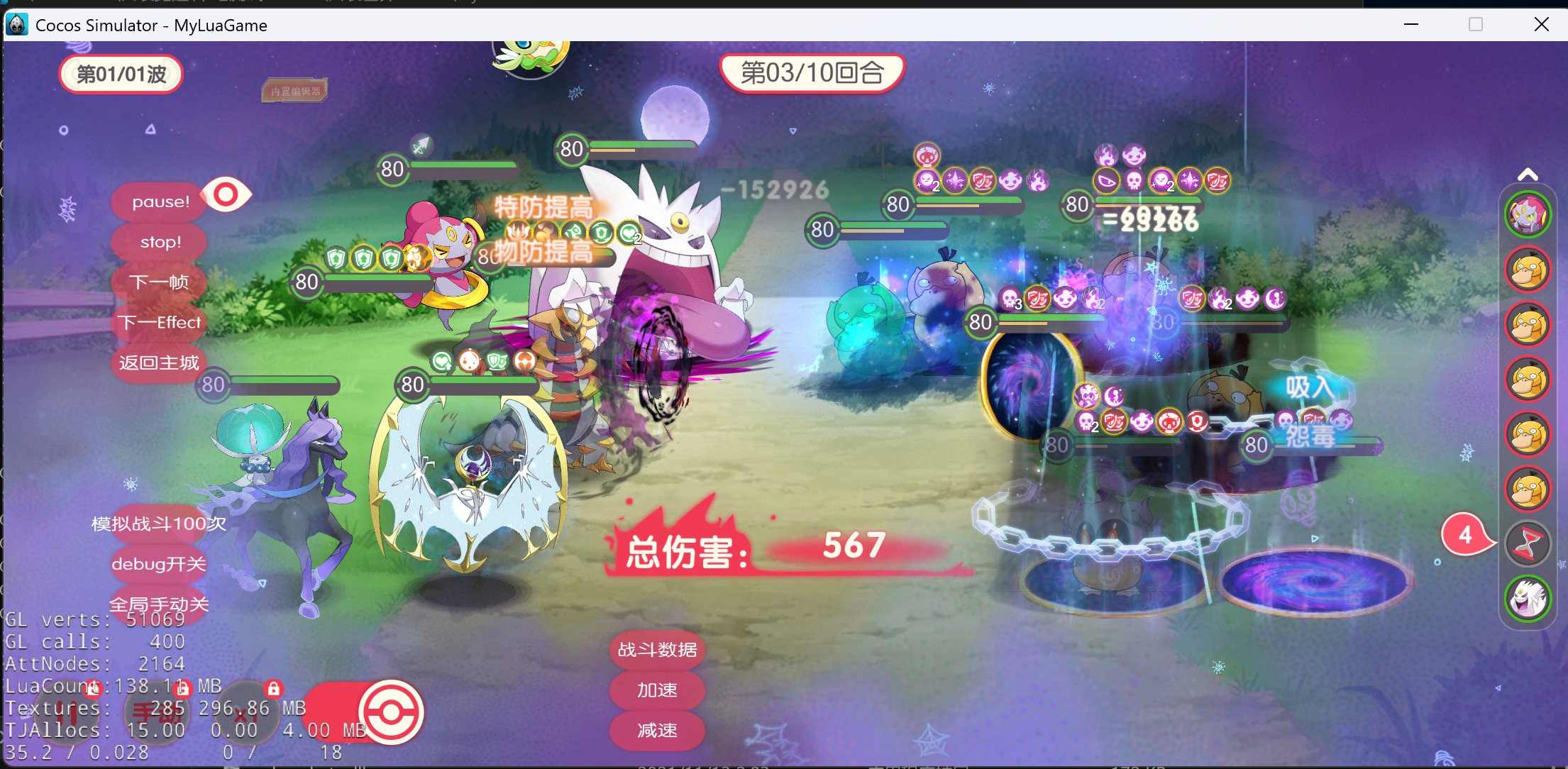Return to main city via 返回主城
Viewport: 1568px width, 769px height.
(159, 363)
